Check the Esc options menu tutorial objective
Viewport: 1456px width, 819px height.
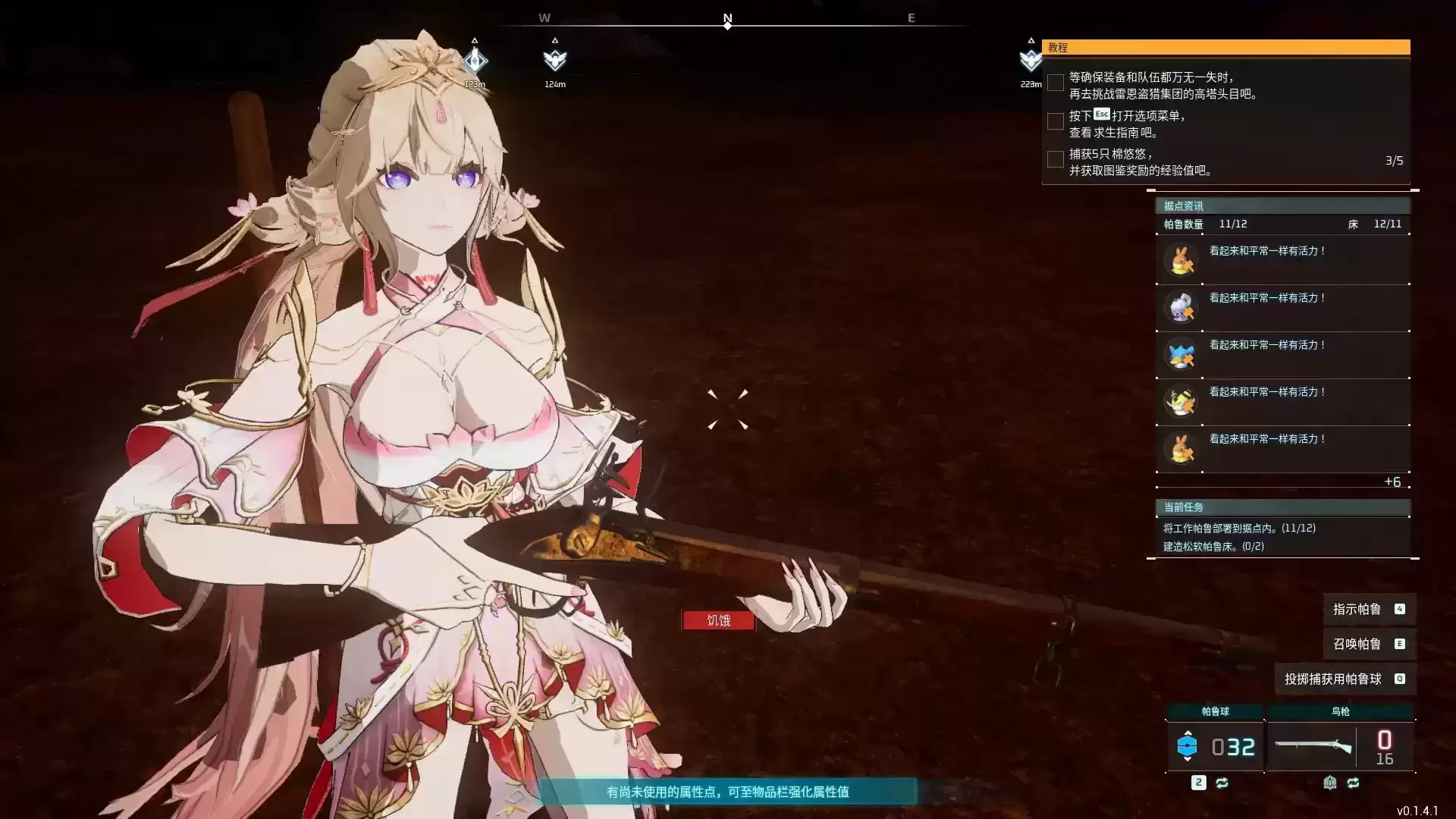click(x=1055, y=121)
